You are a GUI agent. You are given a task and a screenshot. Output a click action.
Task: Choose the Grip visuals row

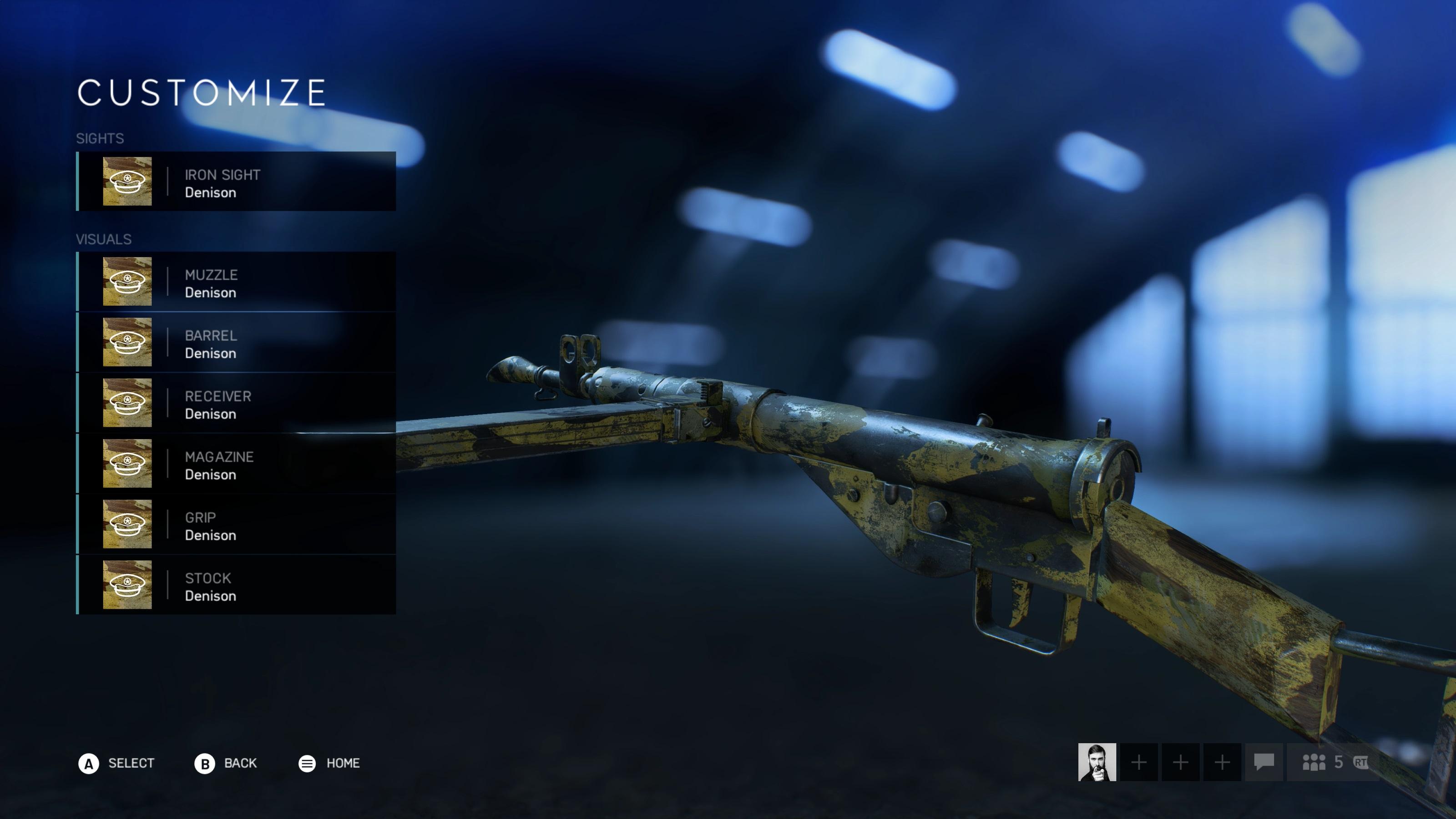[x=236, y=525]
